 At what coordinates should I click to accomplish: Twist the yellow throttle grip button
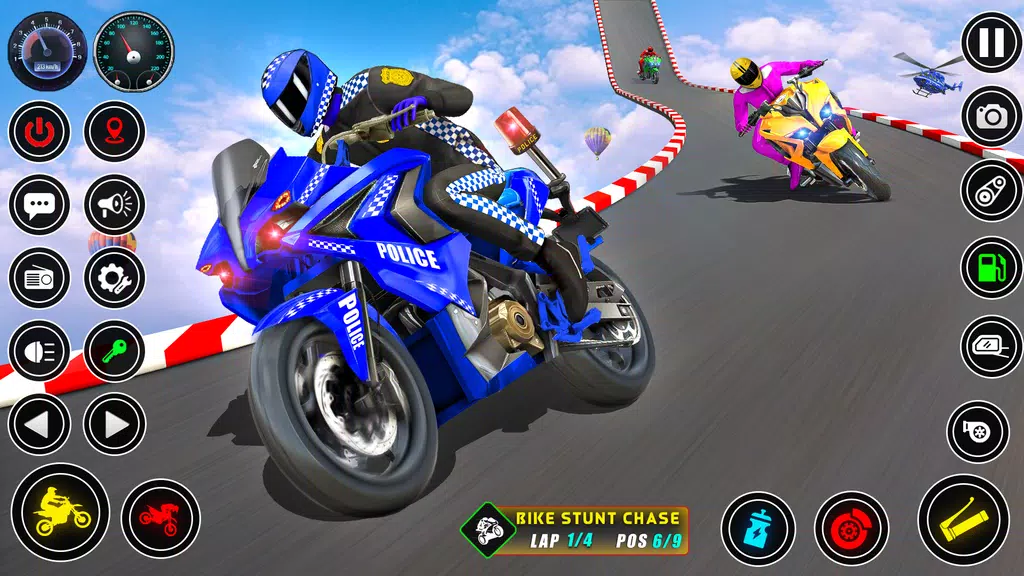[963, 520]
